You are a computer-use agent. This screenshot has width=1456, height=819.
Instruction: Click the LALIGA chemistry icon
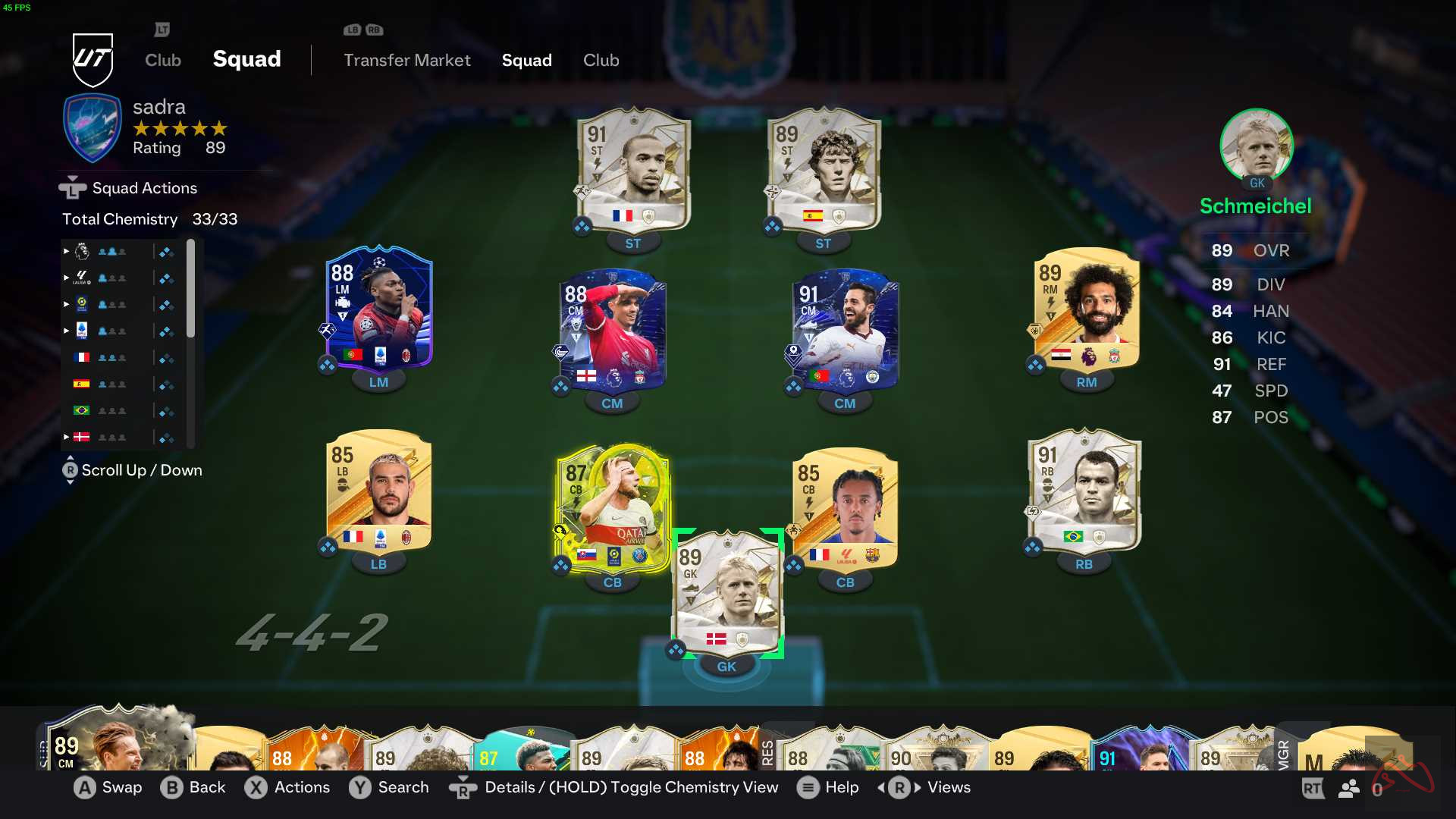pos(82,278)
